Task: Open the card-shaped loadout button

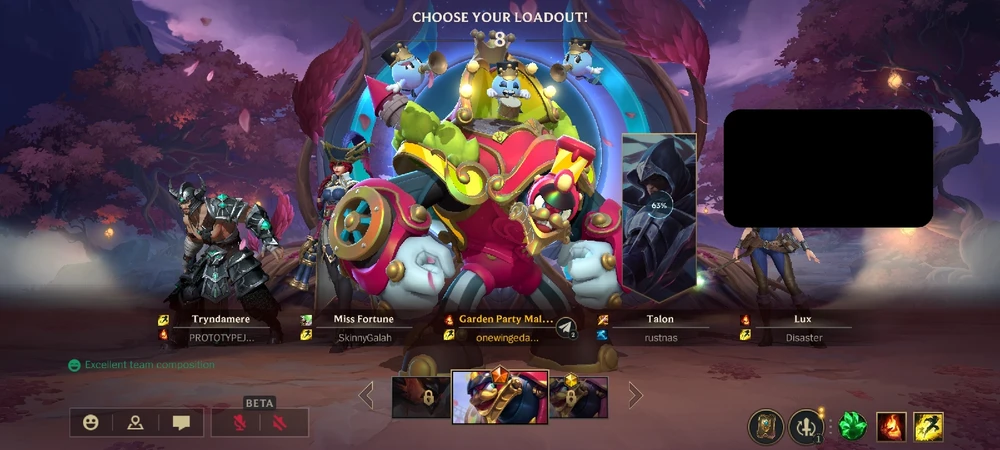Action: click(x=765, y=427)
